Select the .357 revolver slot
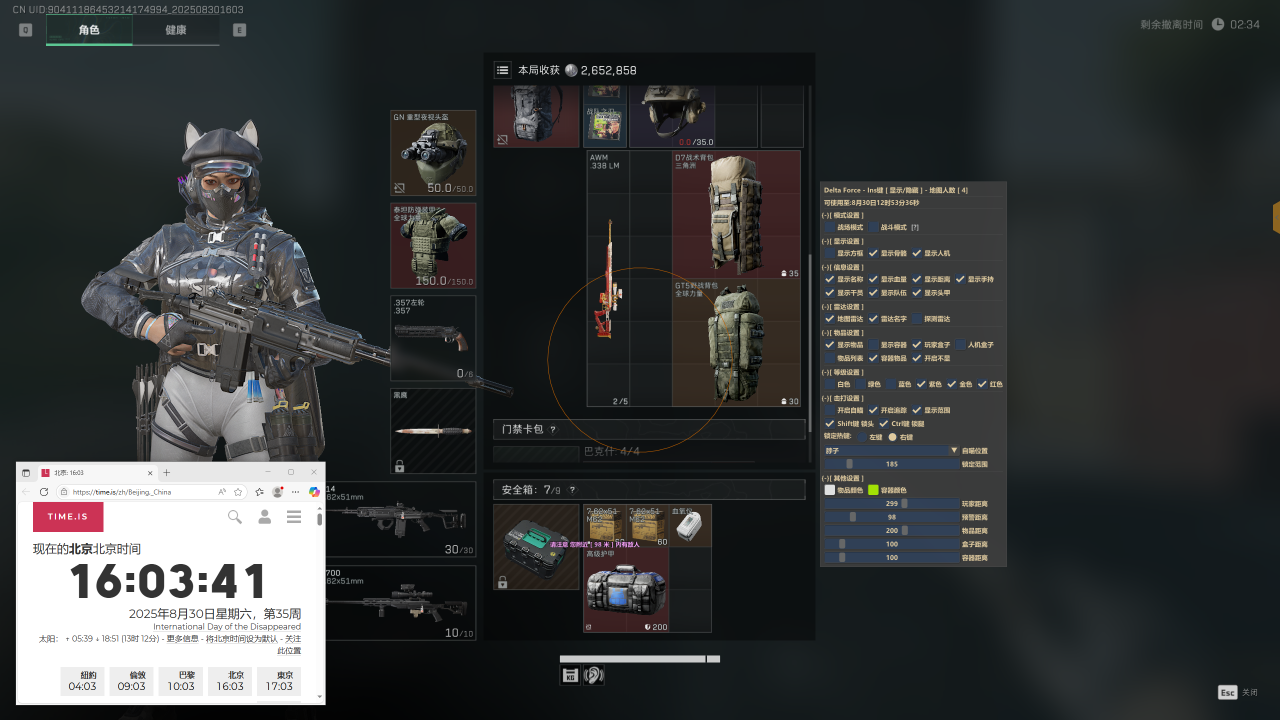 pyautogui.click(x=433, y=338)
